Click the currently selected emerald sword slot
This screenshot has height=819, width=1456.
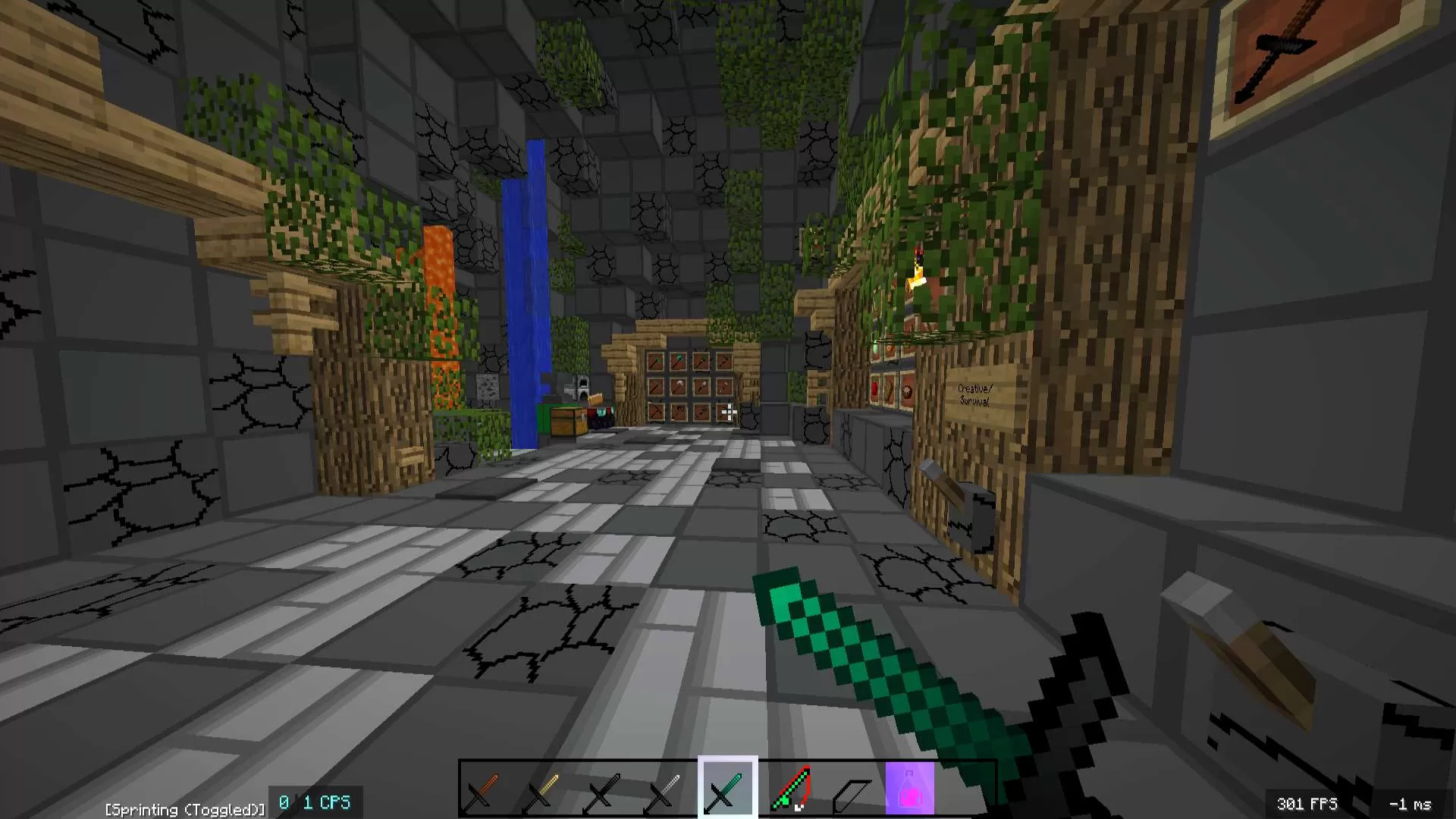pyautogui.click(x=726, y=789)
